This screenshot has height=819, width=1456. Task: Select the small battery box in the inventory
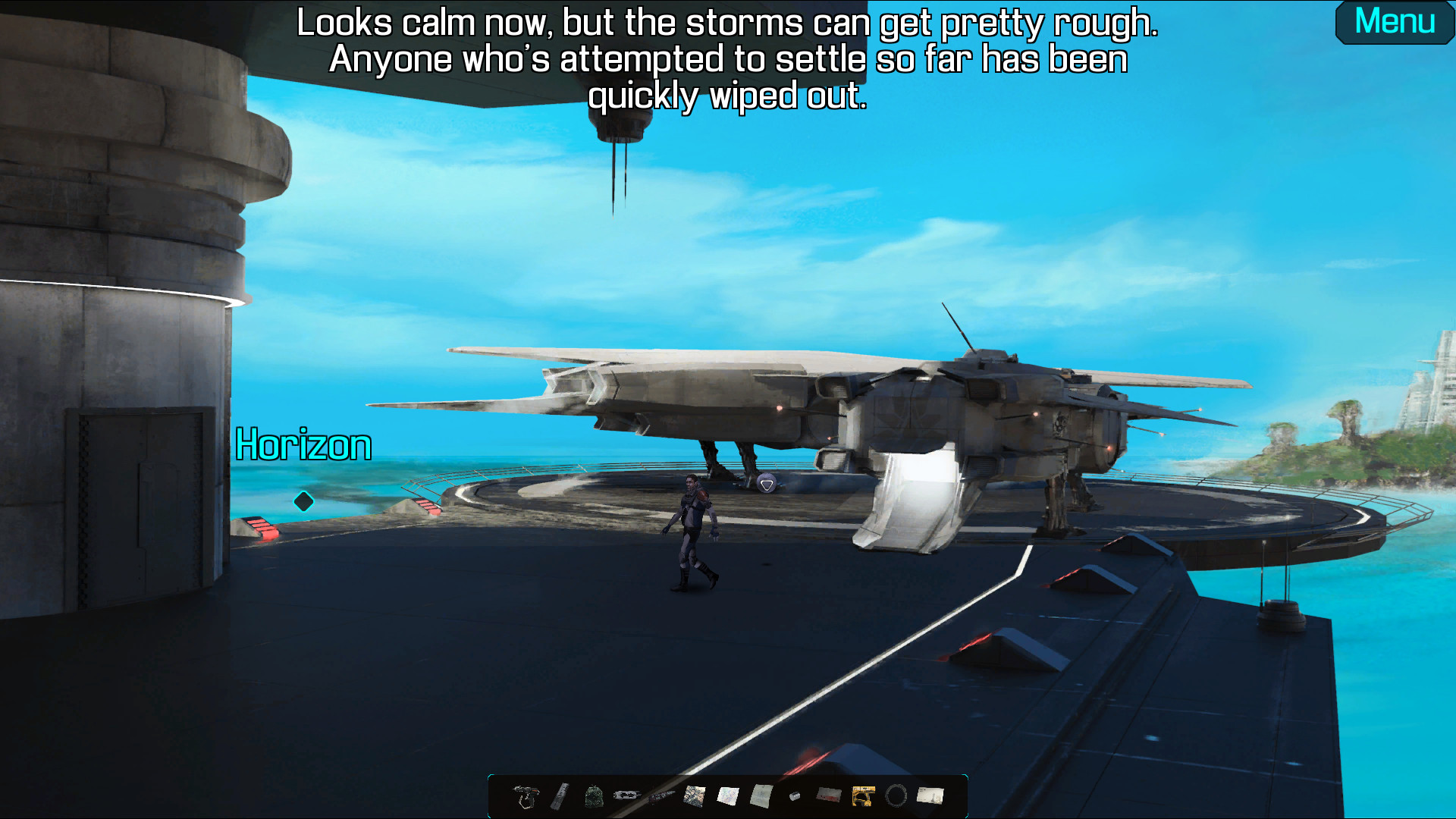pos(793,796)
